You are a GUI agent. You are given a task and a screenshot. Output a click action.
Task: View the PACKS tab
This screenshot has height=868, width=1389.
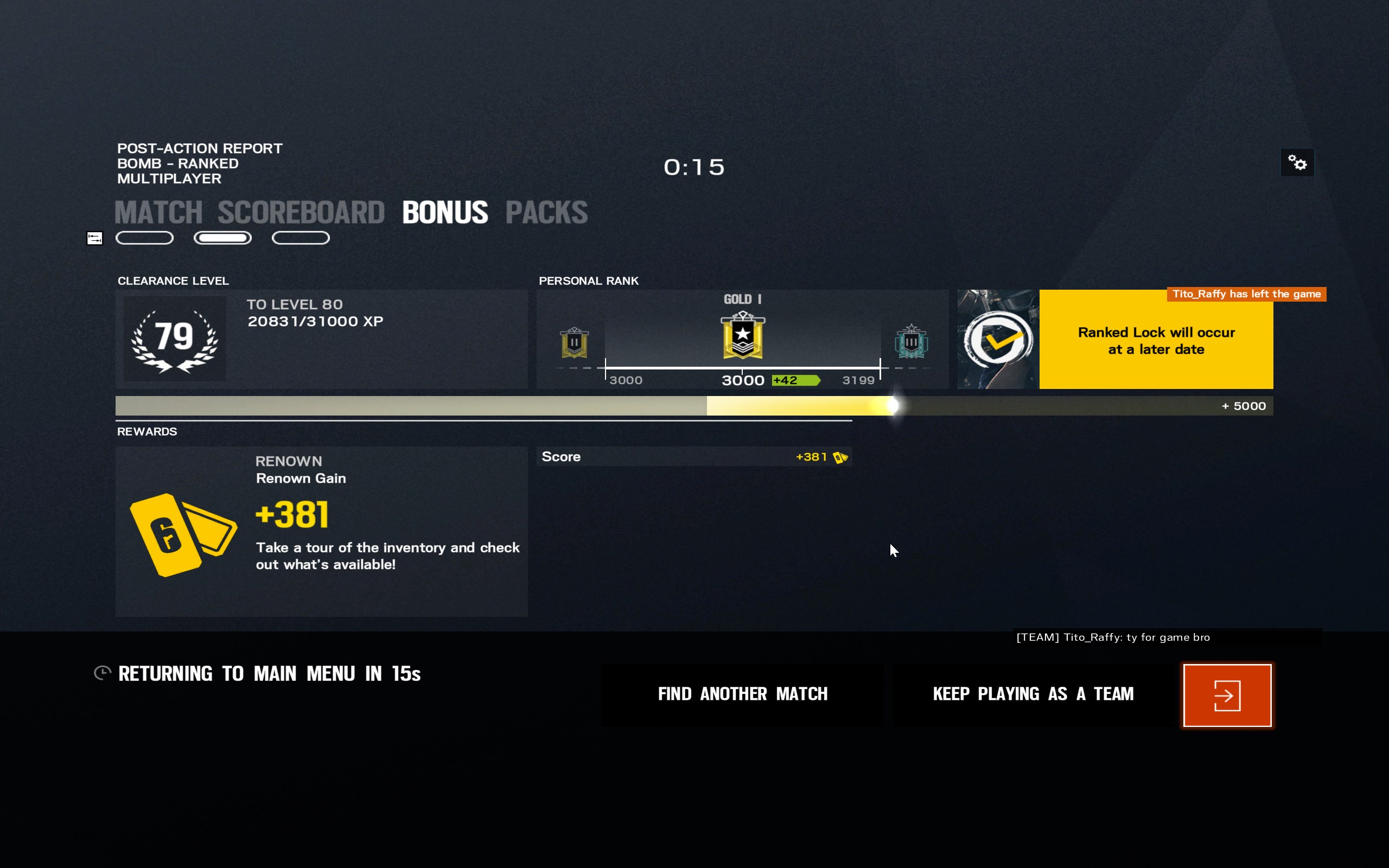[x=546, y=213]
